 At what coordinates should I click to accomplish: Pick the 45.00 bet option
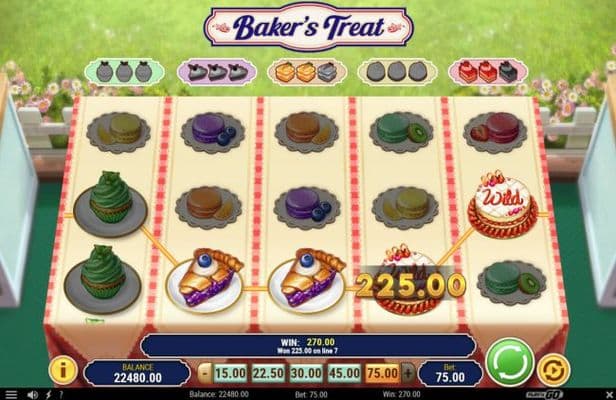[343, 373]
